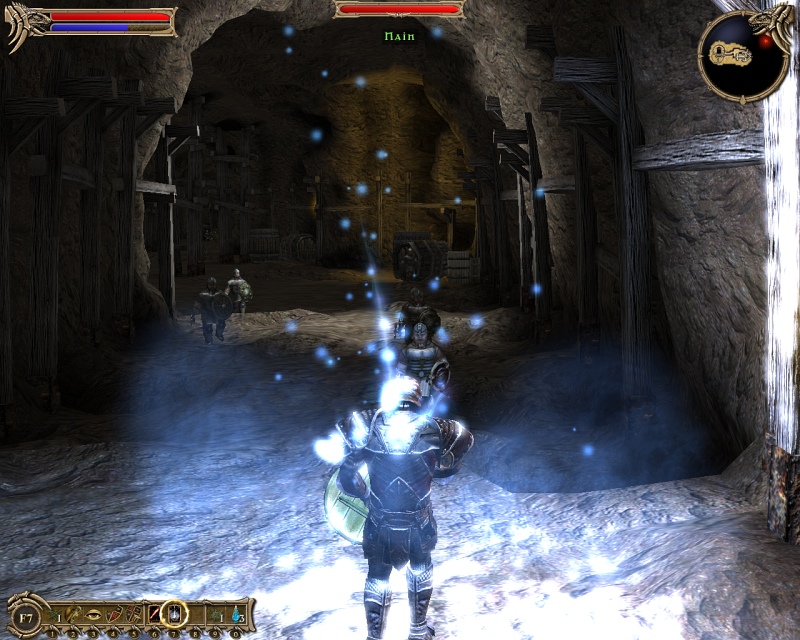This screenshot has width=800, height=640.
Task: Choose the highlighted card in slot 7
Action: coord(174,612)
